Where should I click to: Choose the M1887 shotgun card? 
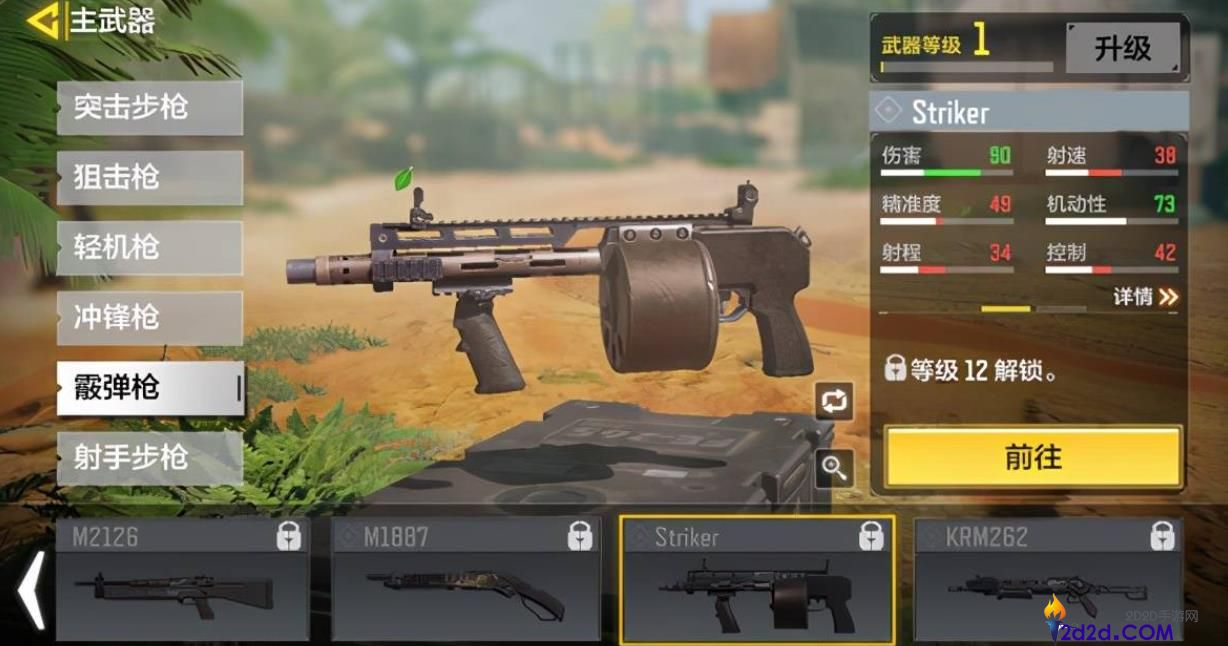click(x=466, y=580)
